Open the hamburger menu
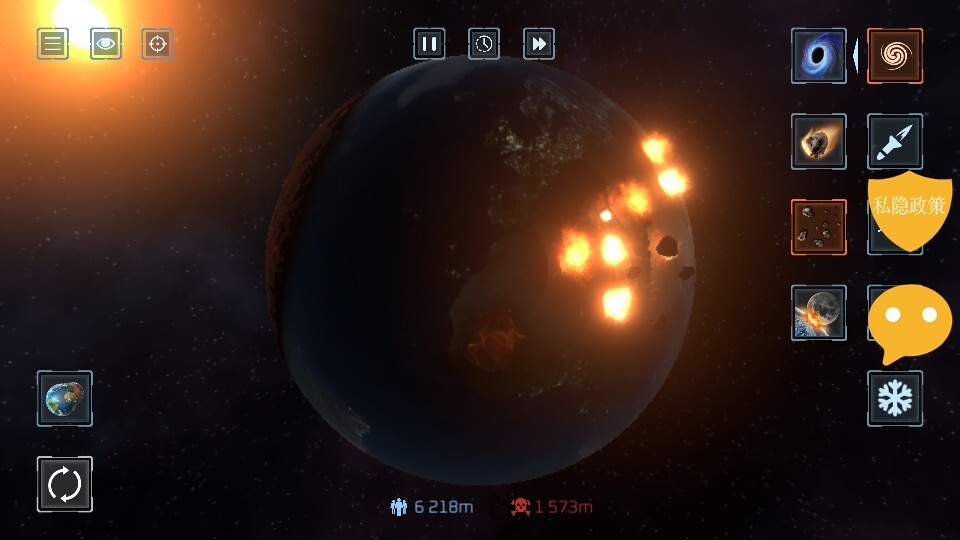 point(53,44)
